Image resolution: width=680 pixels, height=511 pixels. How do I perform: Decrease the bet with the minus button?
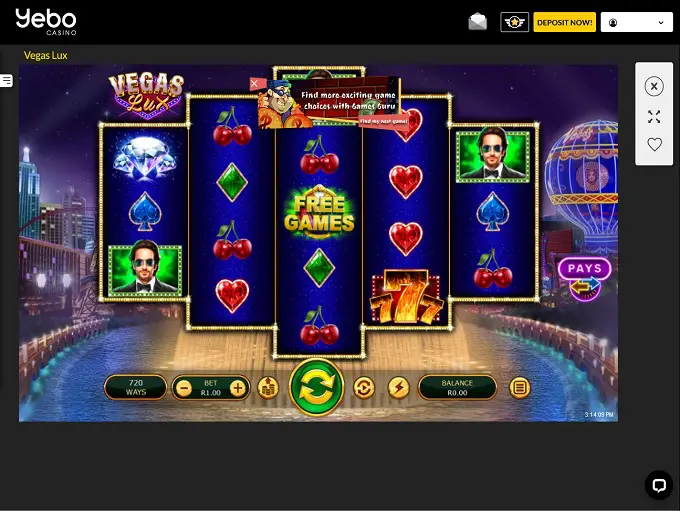(x=183, y=387)
